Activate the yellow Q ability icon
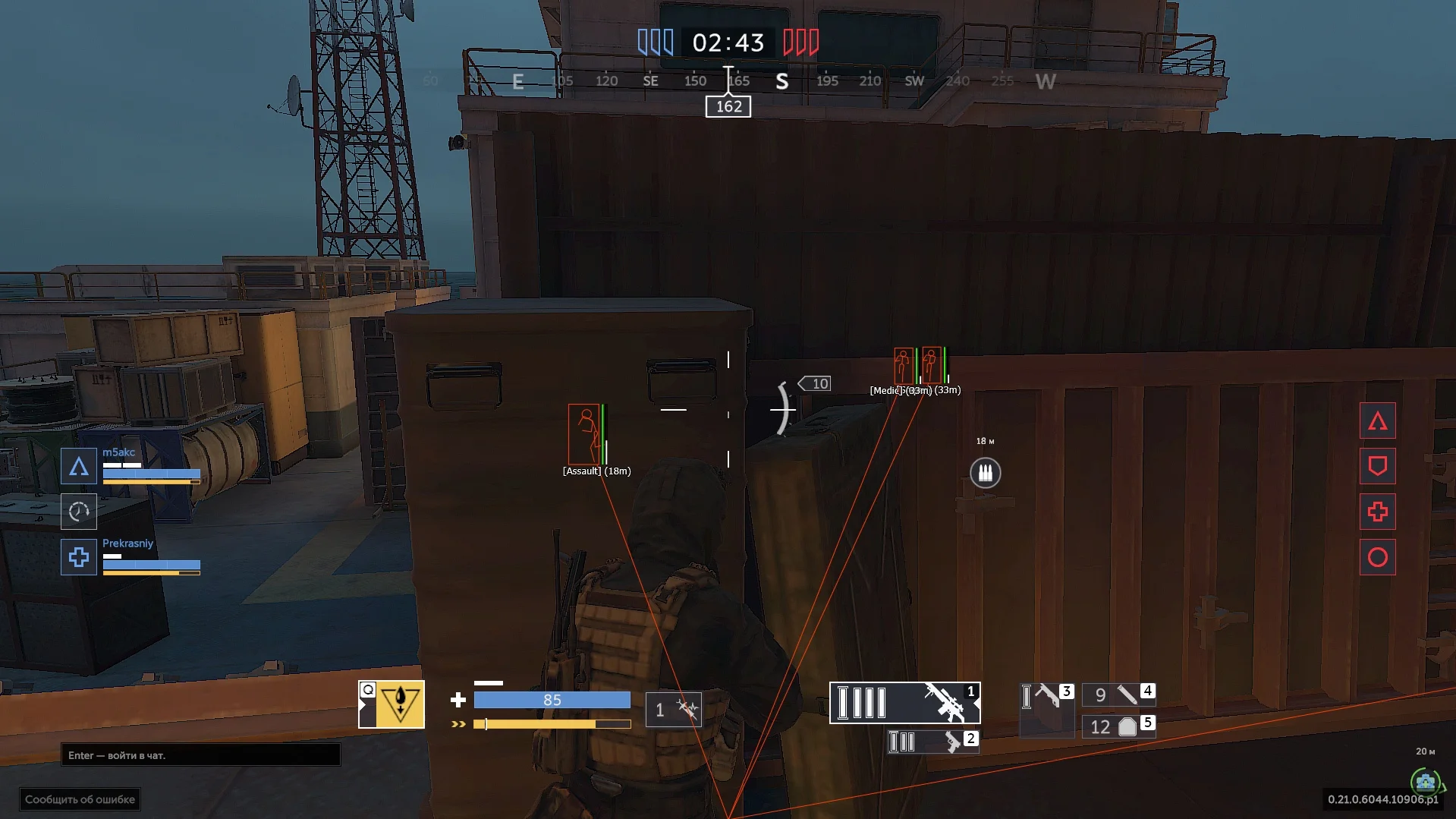The image size is (1456, 819). (x=392, y=704)
